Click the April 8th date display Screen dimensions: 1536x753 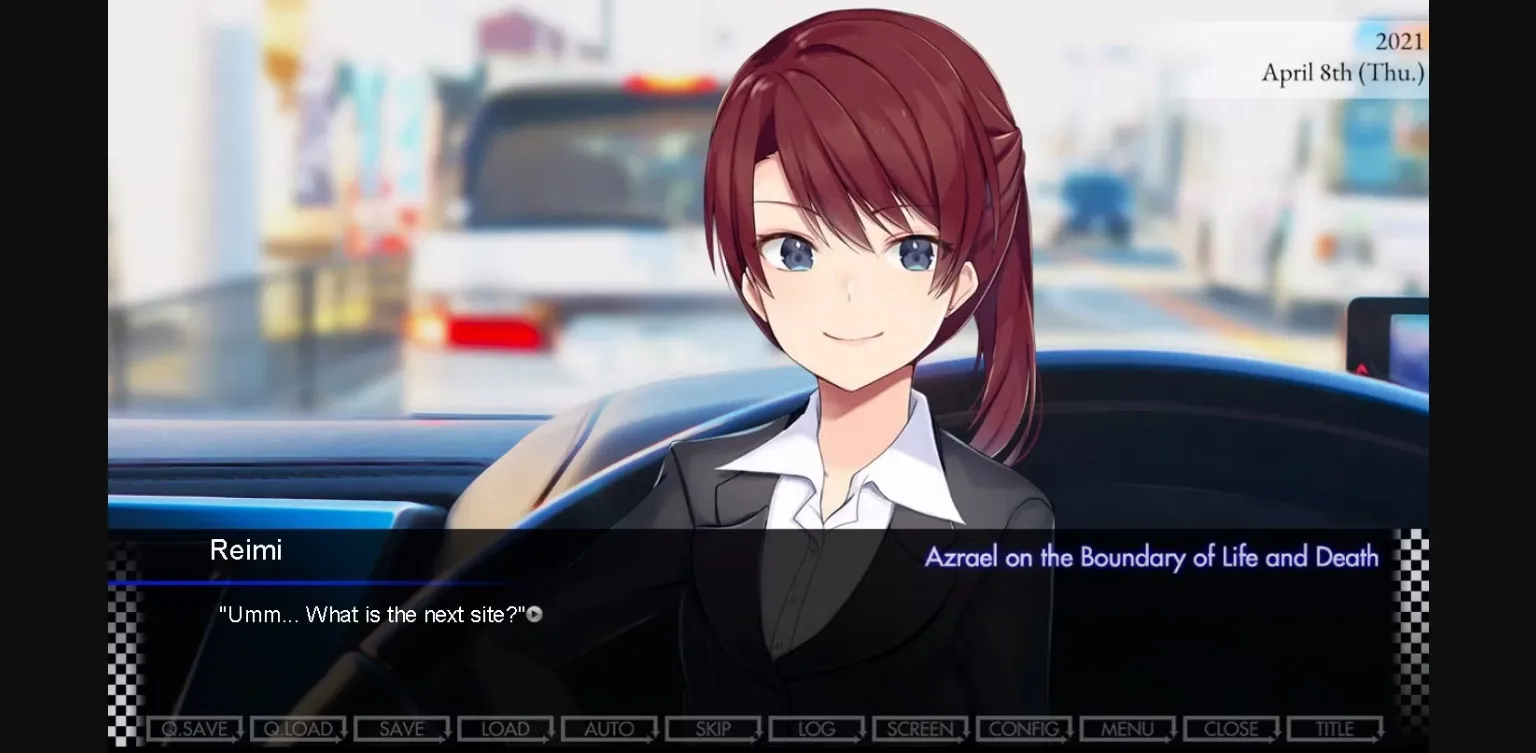1343,72
